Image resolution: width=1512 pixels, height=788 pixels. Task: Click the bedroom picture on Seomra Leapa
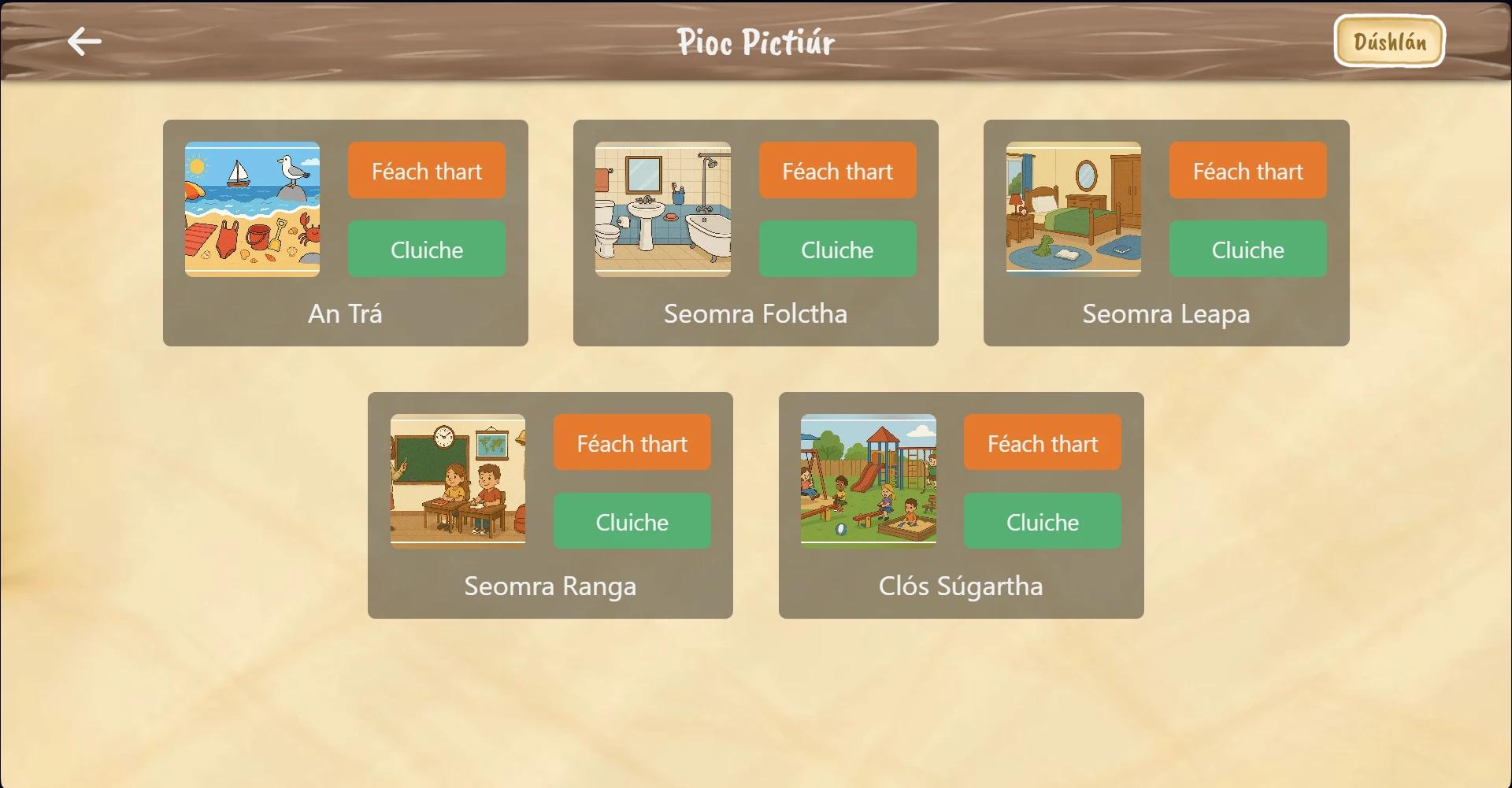coord(1073,209)
